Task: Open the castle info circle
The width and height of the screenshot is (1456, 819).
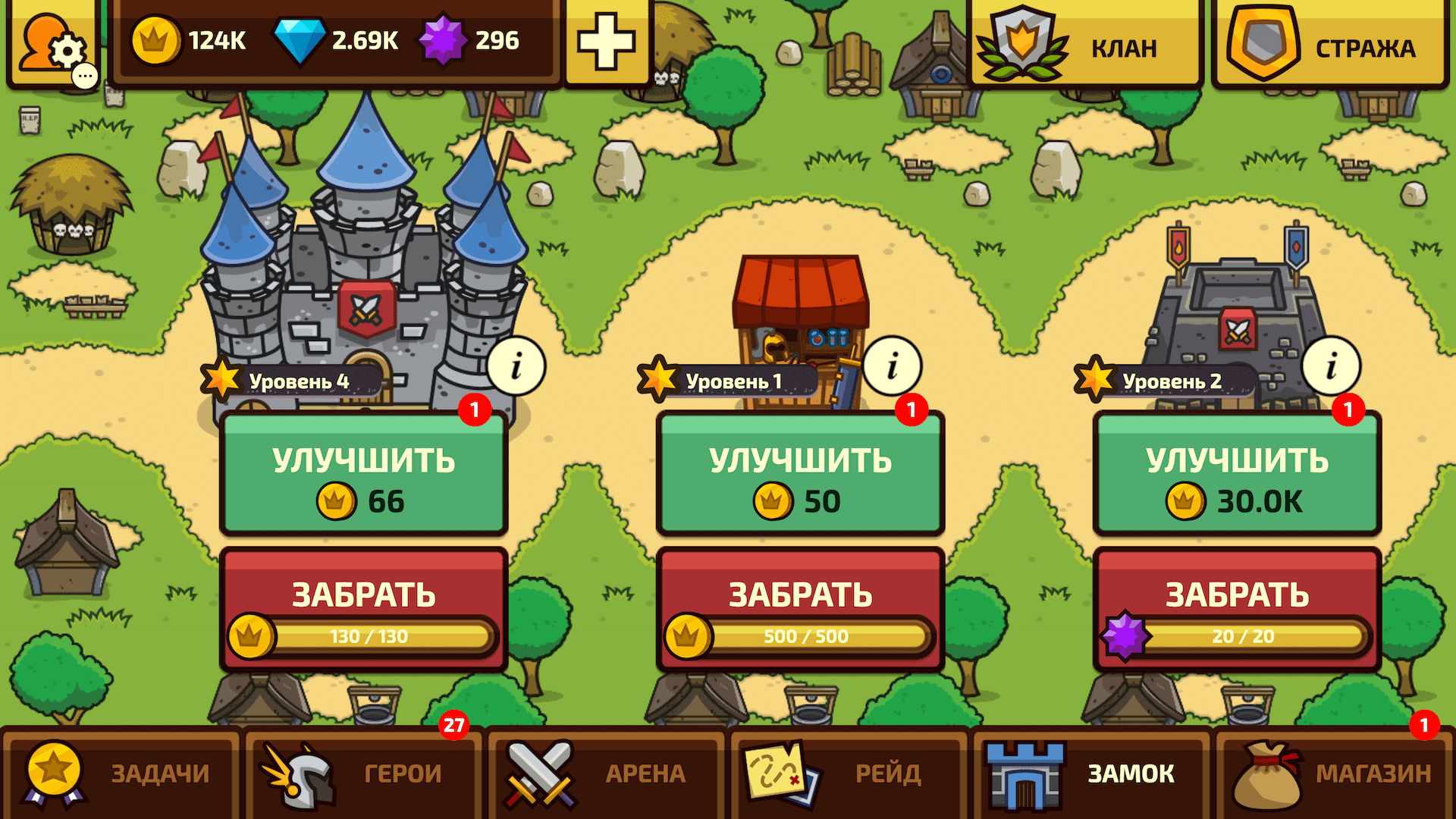Action: 518,366
